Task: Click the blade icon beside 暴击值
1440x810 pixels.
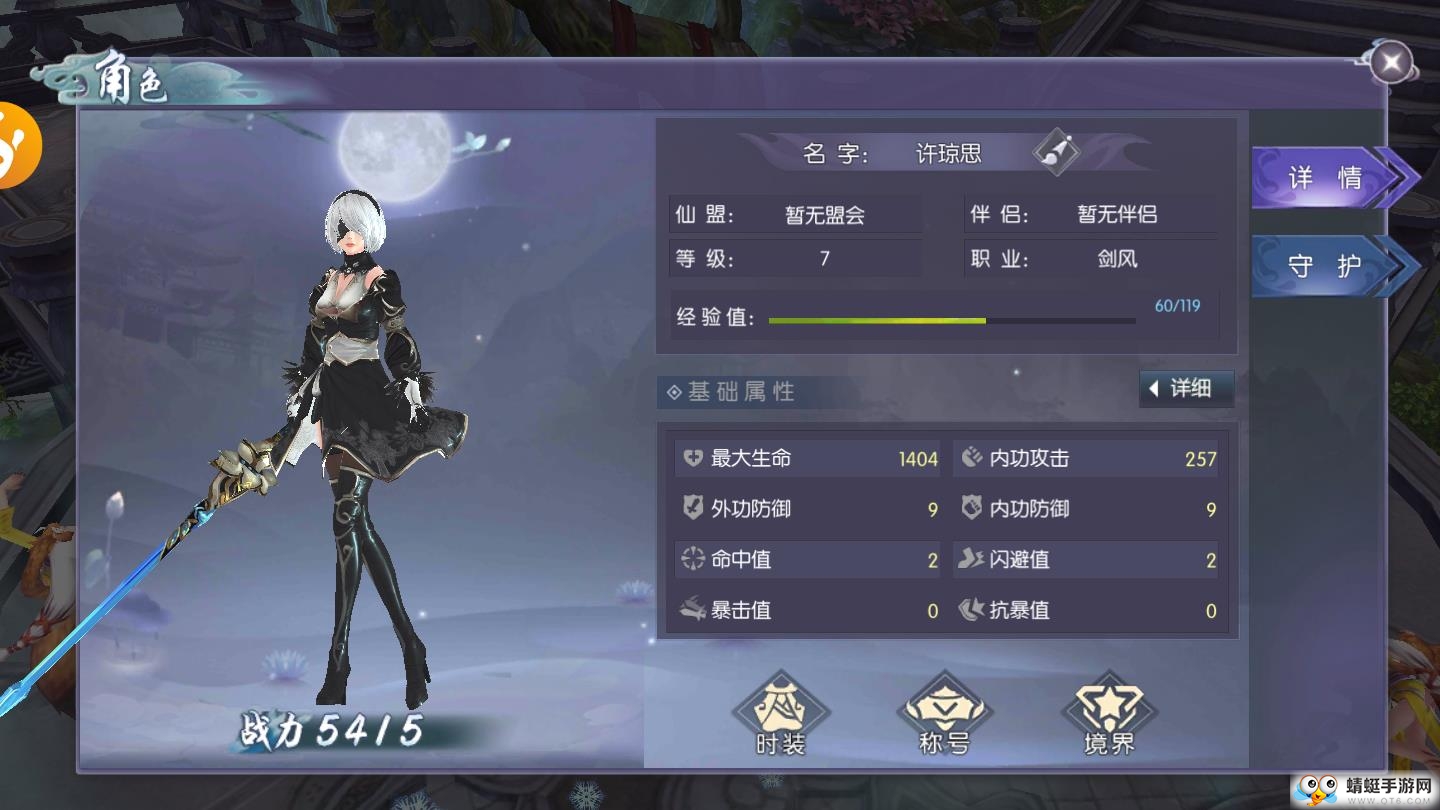Action: click(x=692, y=610)
